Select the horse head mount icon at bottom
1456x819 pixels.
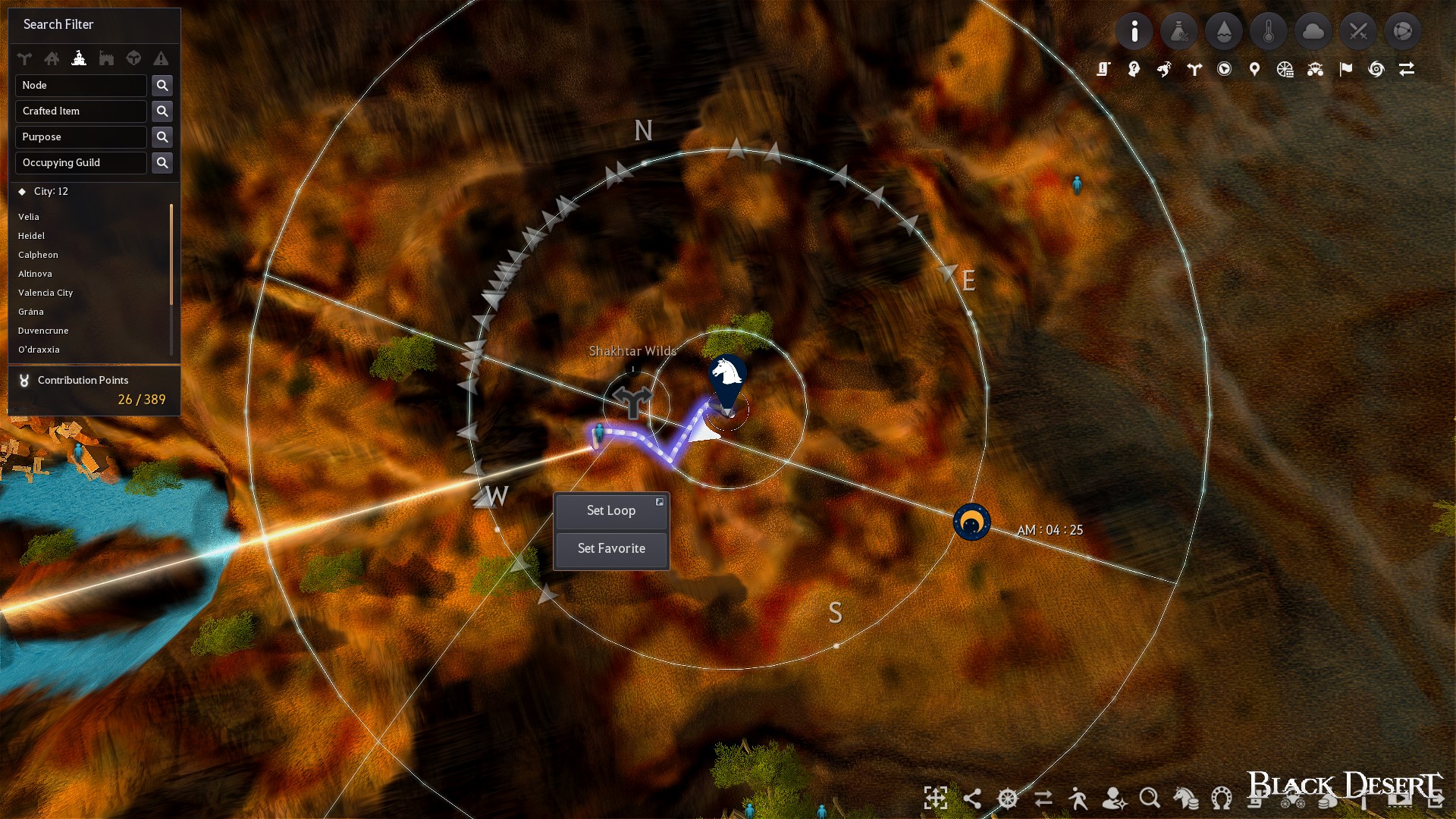coord(1185,799)
